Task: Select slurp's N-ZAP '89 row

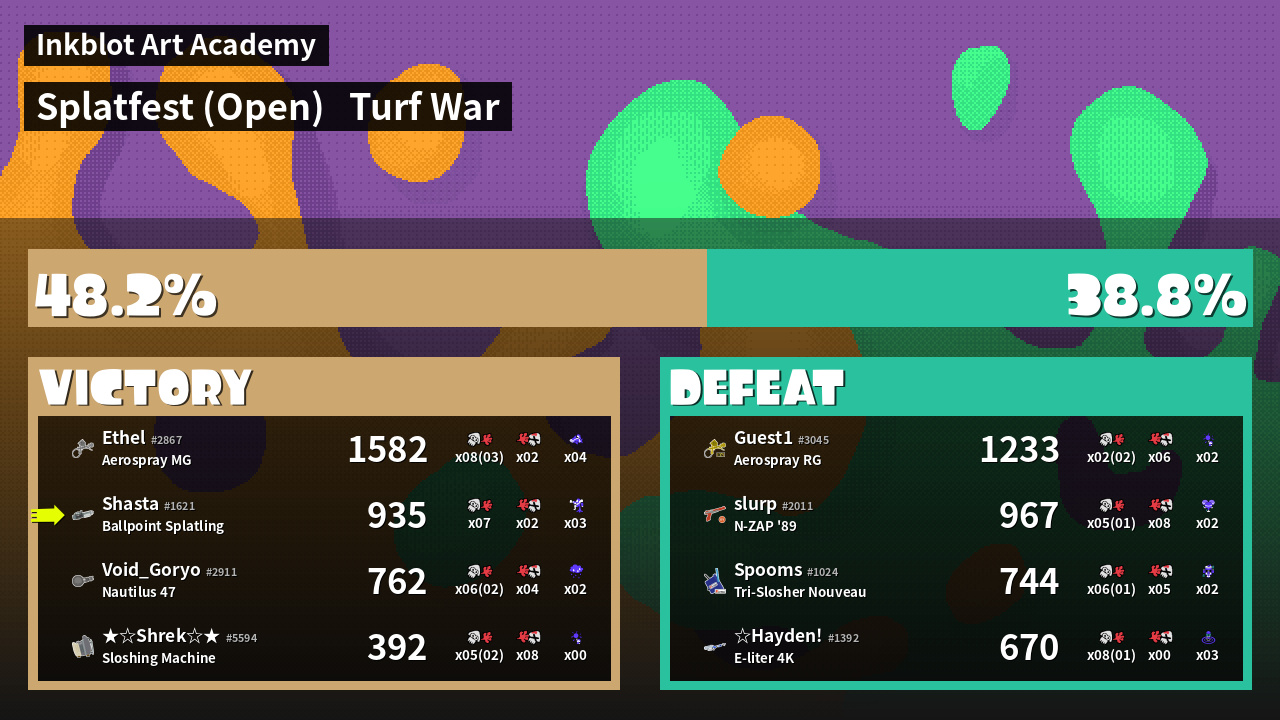Action: [x=956, y=515]
